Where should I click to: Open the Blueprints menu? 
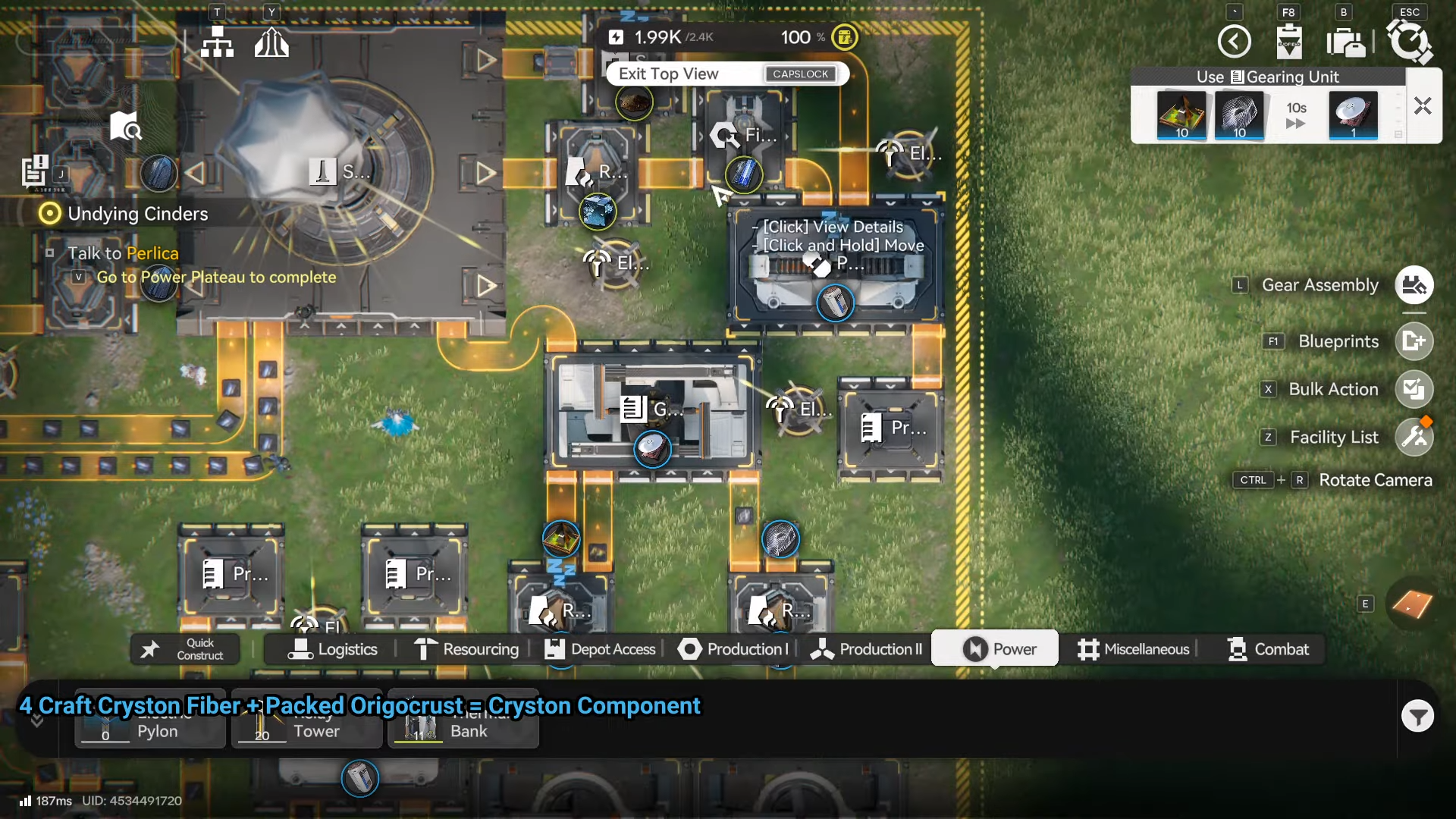point(1414,341)
